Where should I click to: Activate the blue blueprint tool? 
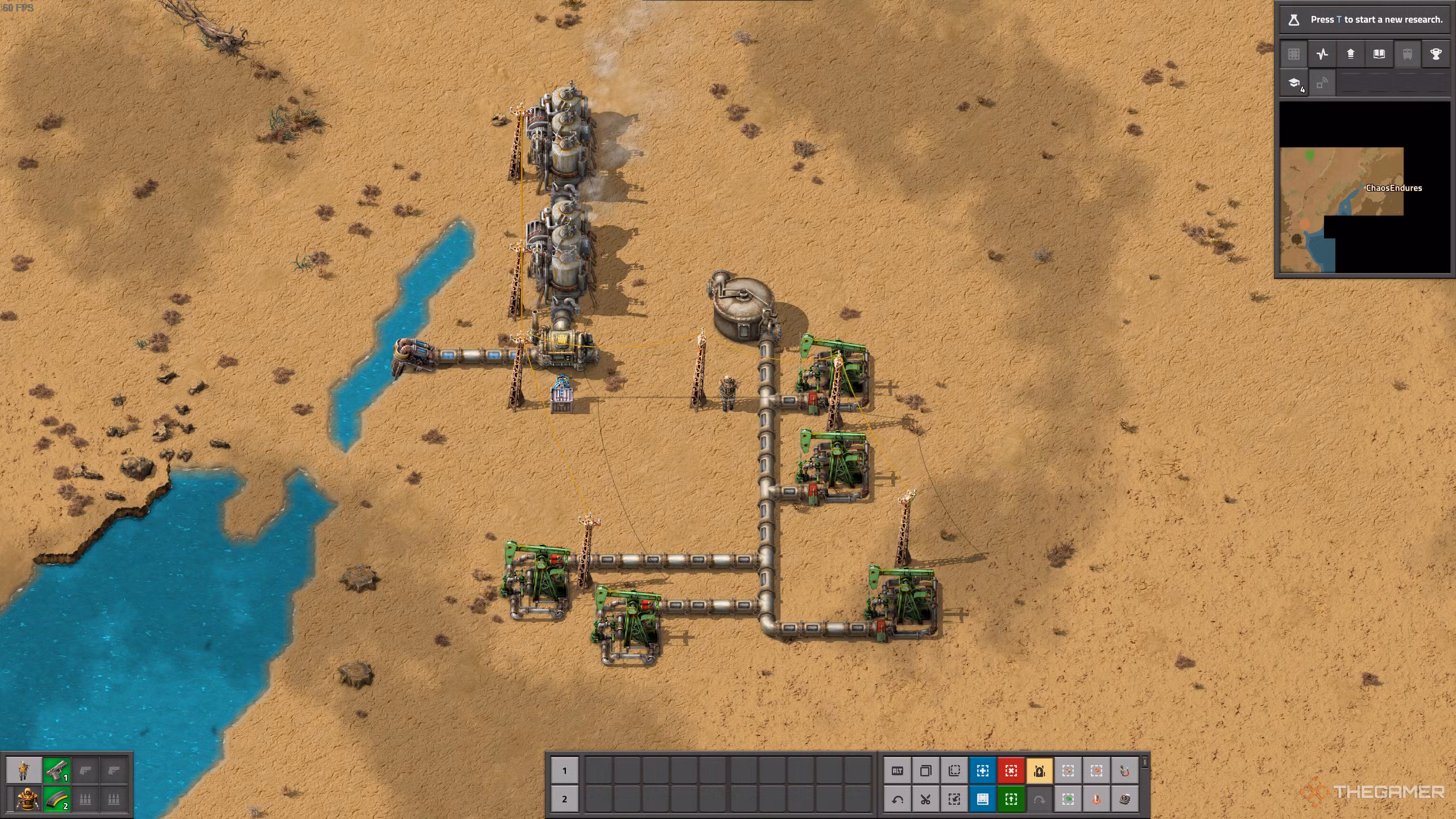(983, 771)
